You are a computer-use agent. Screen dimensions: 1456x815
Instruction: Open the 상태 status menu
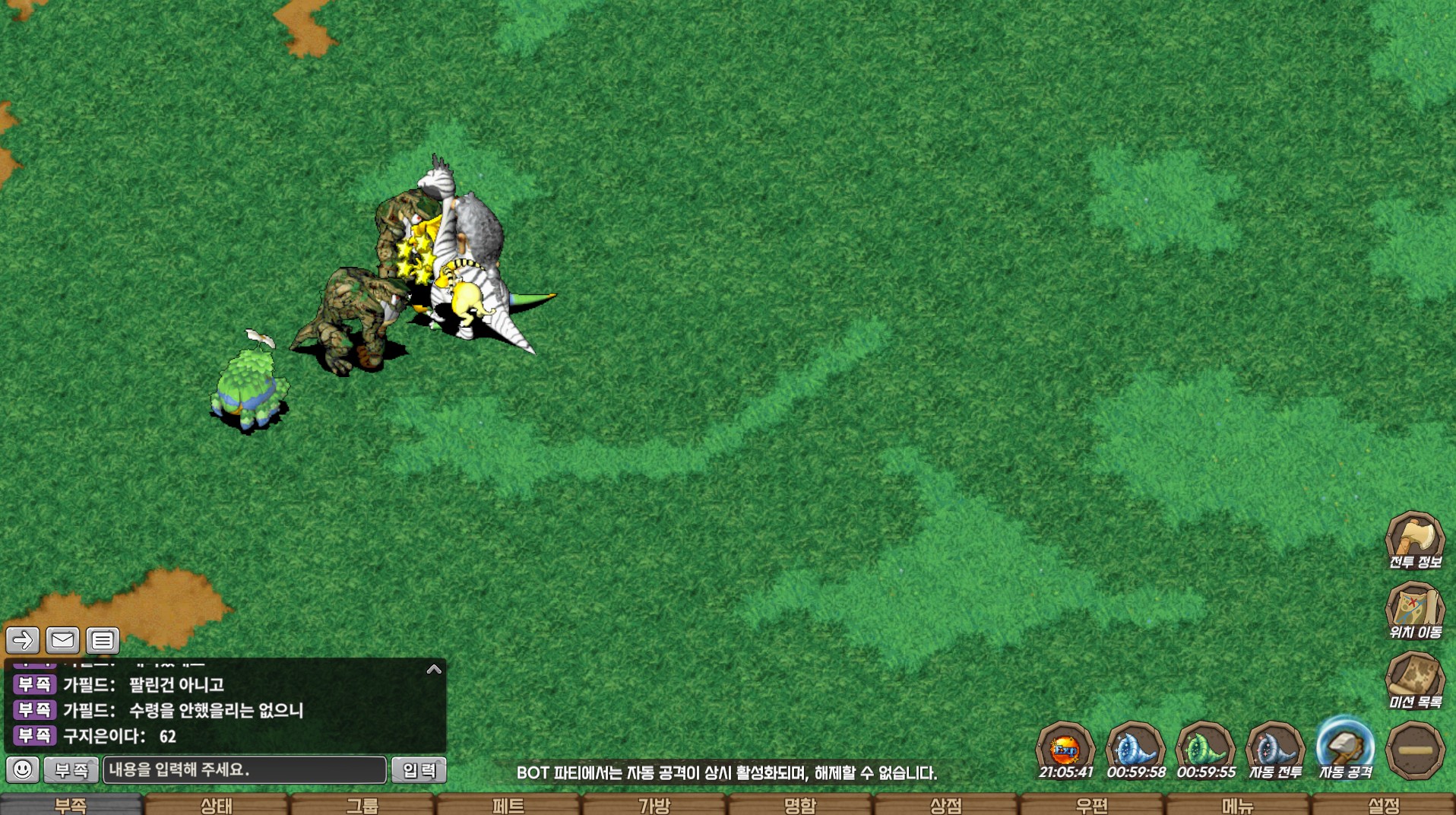(217, 805)
